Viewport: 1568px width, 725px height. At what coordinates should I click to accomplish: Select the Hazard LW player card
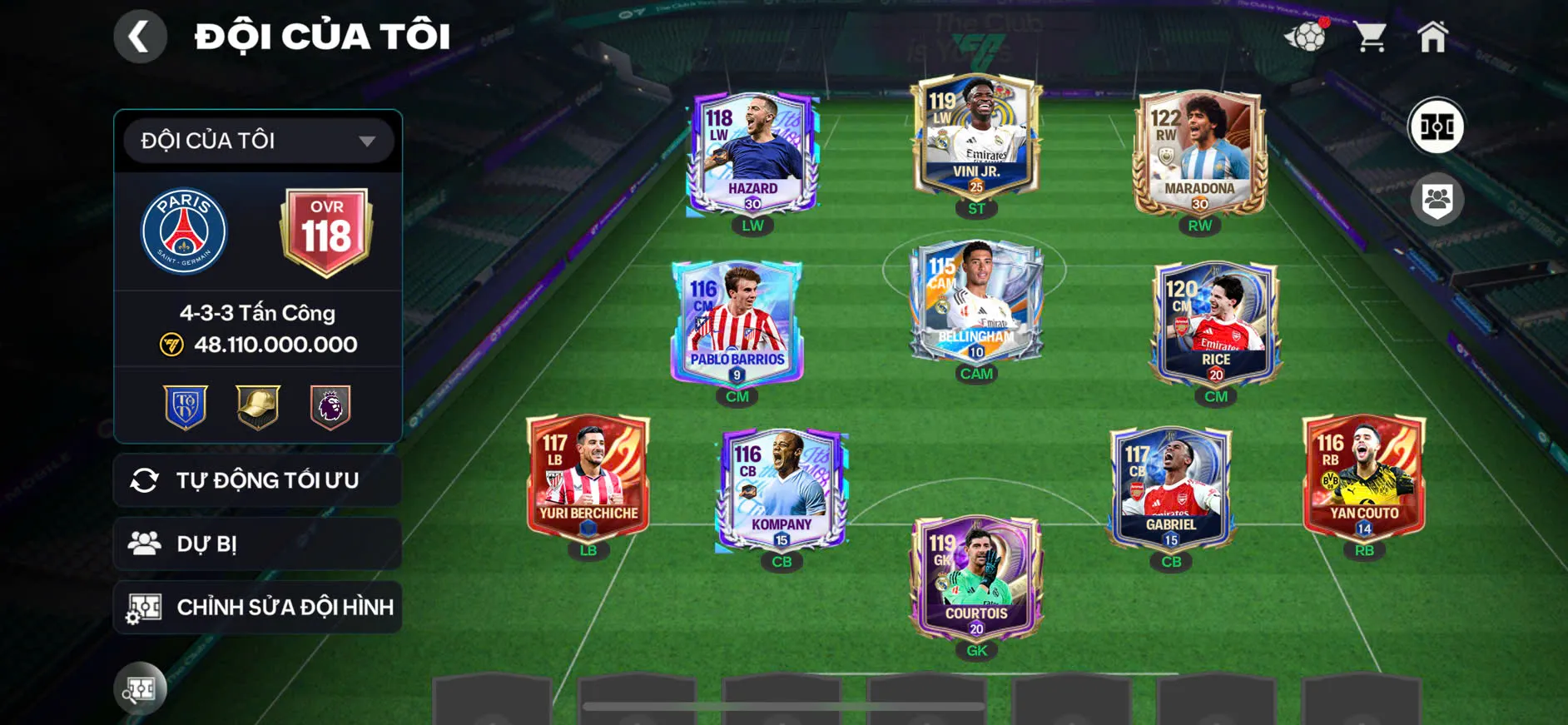[x=752, y=154]
